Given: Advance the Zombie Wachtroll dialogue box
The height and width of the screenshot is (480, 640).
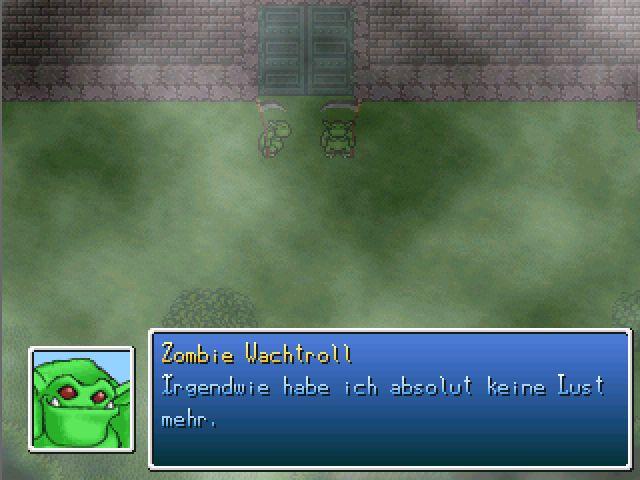Looking at the screenshot, I should click(390, 399).
